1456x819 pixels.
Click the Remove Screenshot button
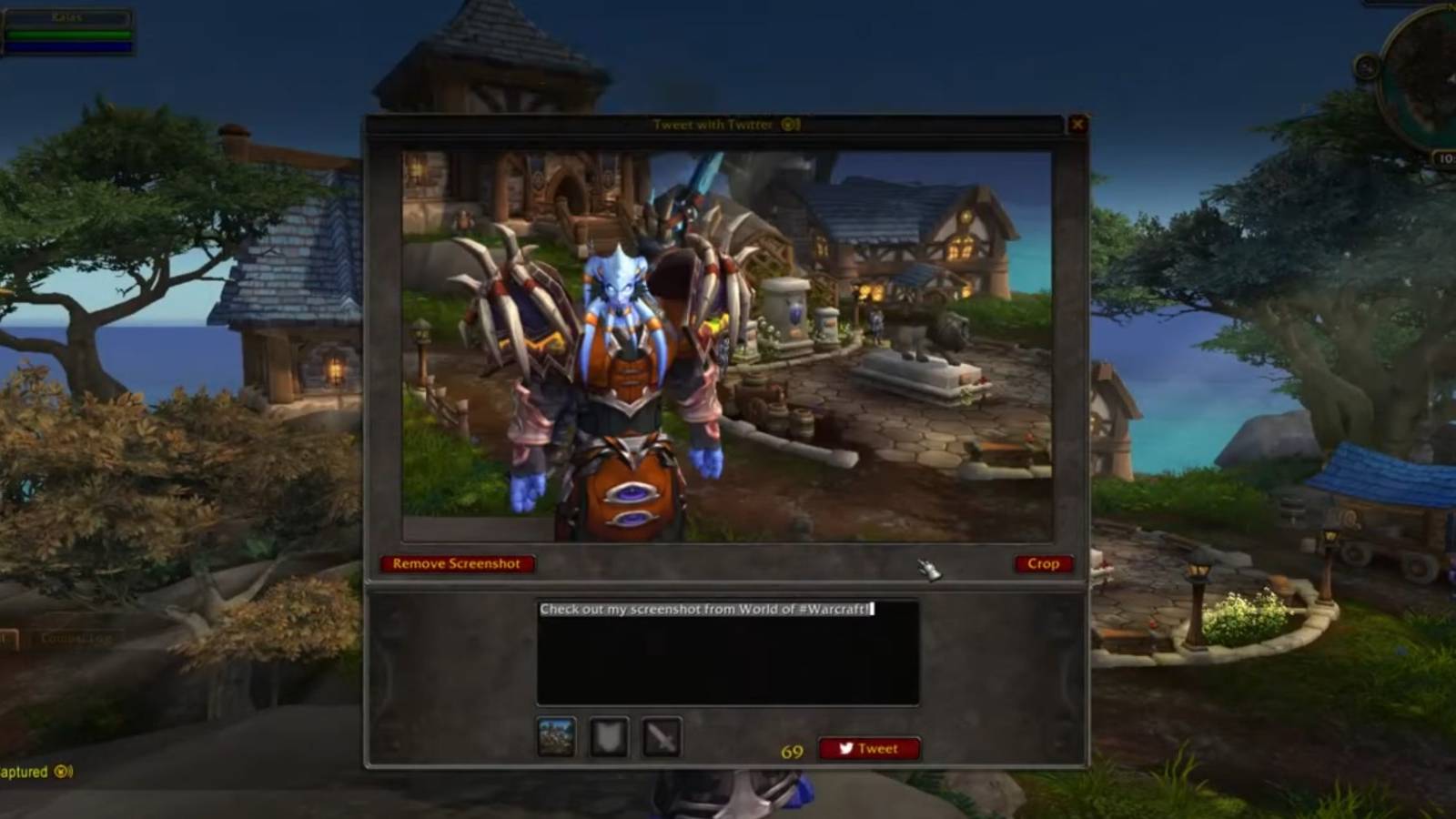[457, 563]
